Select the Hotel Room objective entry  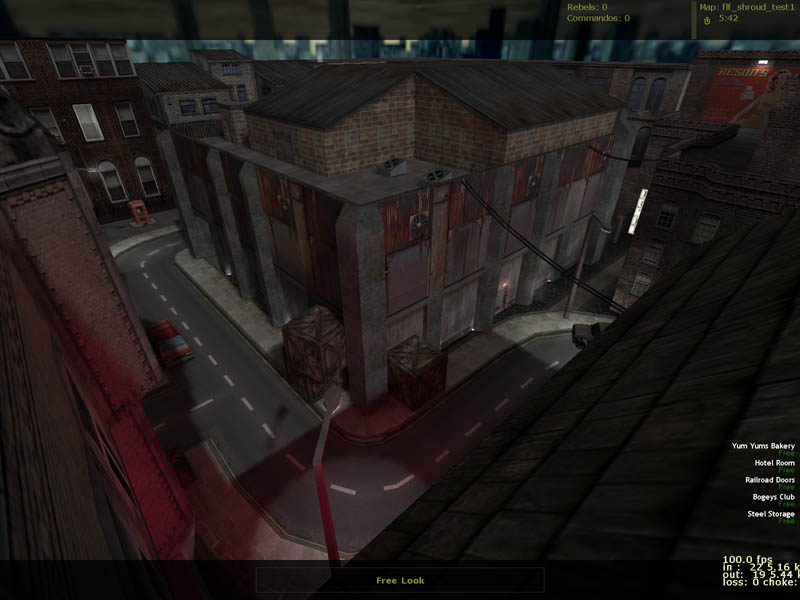click(774, 463)
